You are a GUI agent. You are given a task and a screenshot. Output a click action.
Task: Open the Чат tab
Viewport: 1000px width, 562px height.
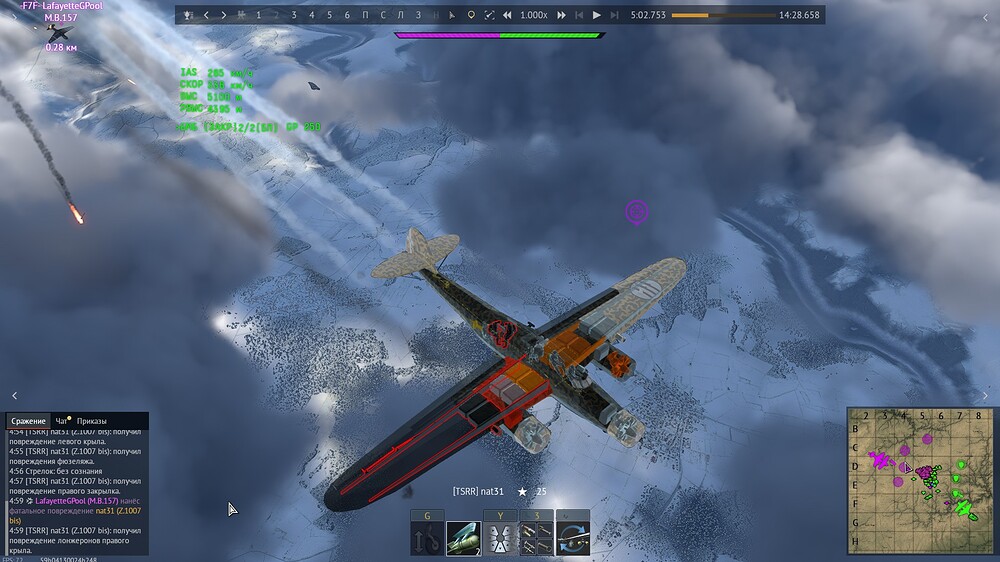pos(62,421)
